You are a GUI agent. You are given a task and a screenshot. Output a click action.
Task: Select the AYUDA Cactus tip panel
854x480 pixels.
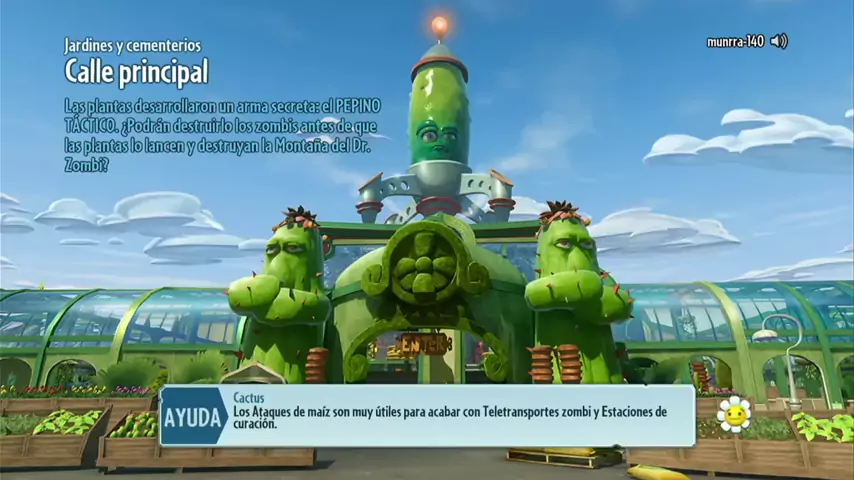click(428, 416)
